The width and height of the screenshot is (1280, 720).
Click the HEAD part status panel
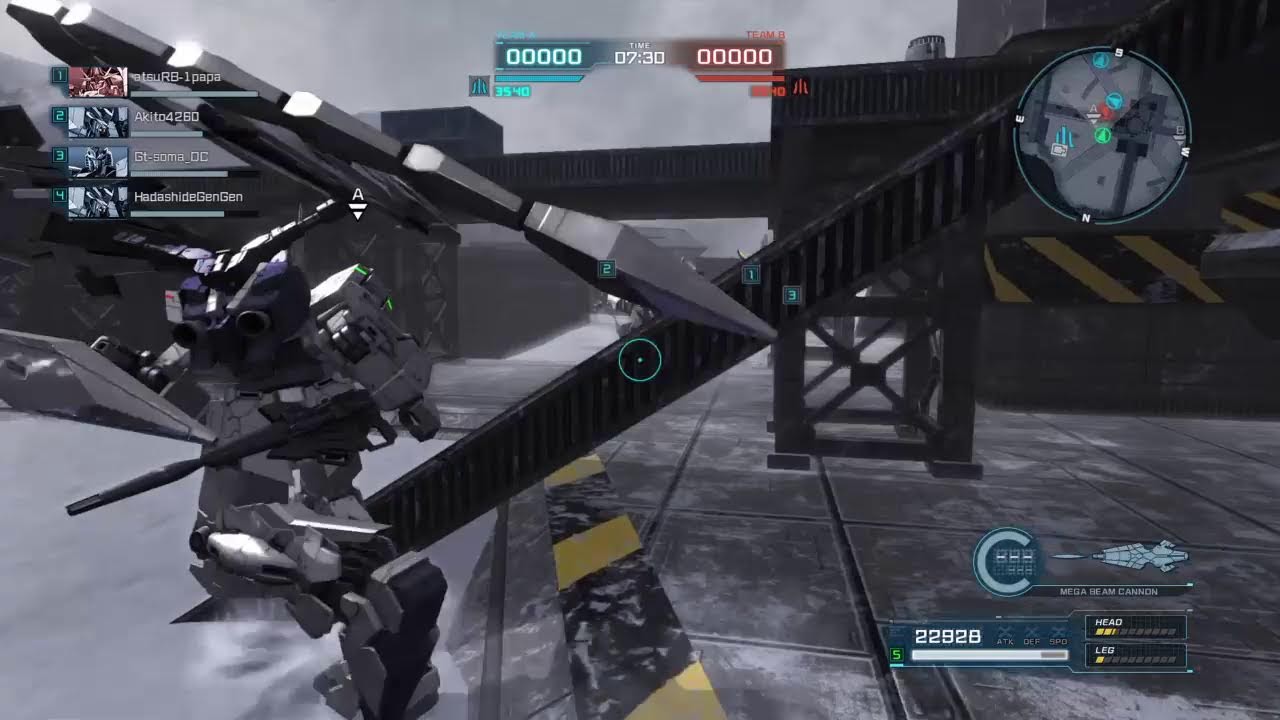[1137, 627]
